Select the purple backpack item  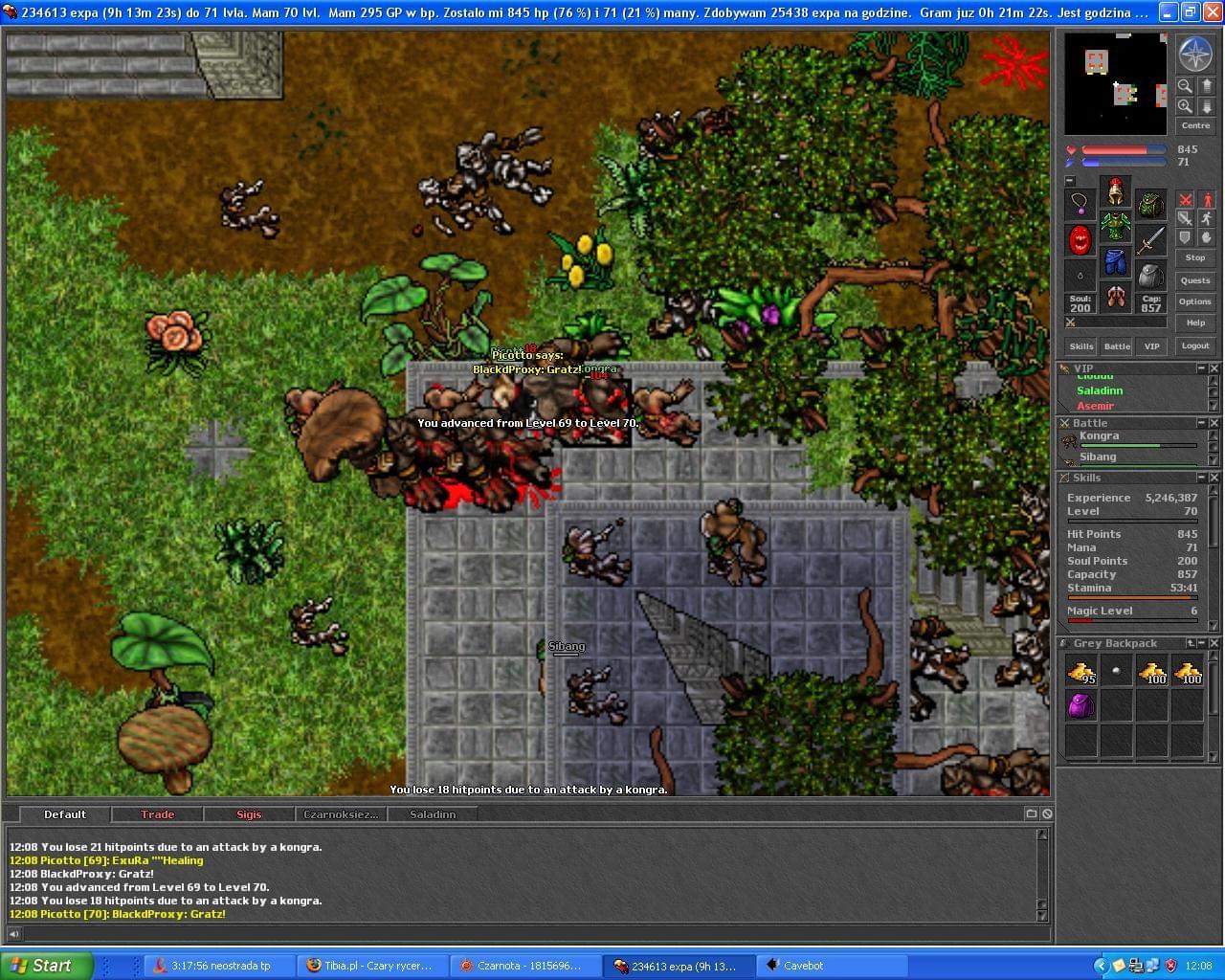coord(1080,706)
